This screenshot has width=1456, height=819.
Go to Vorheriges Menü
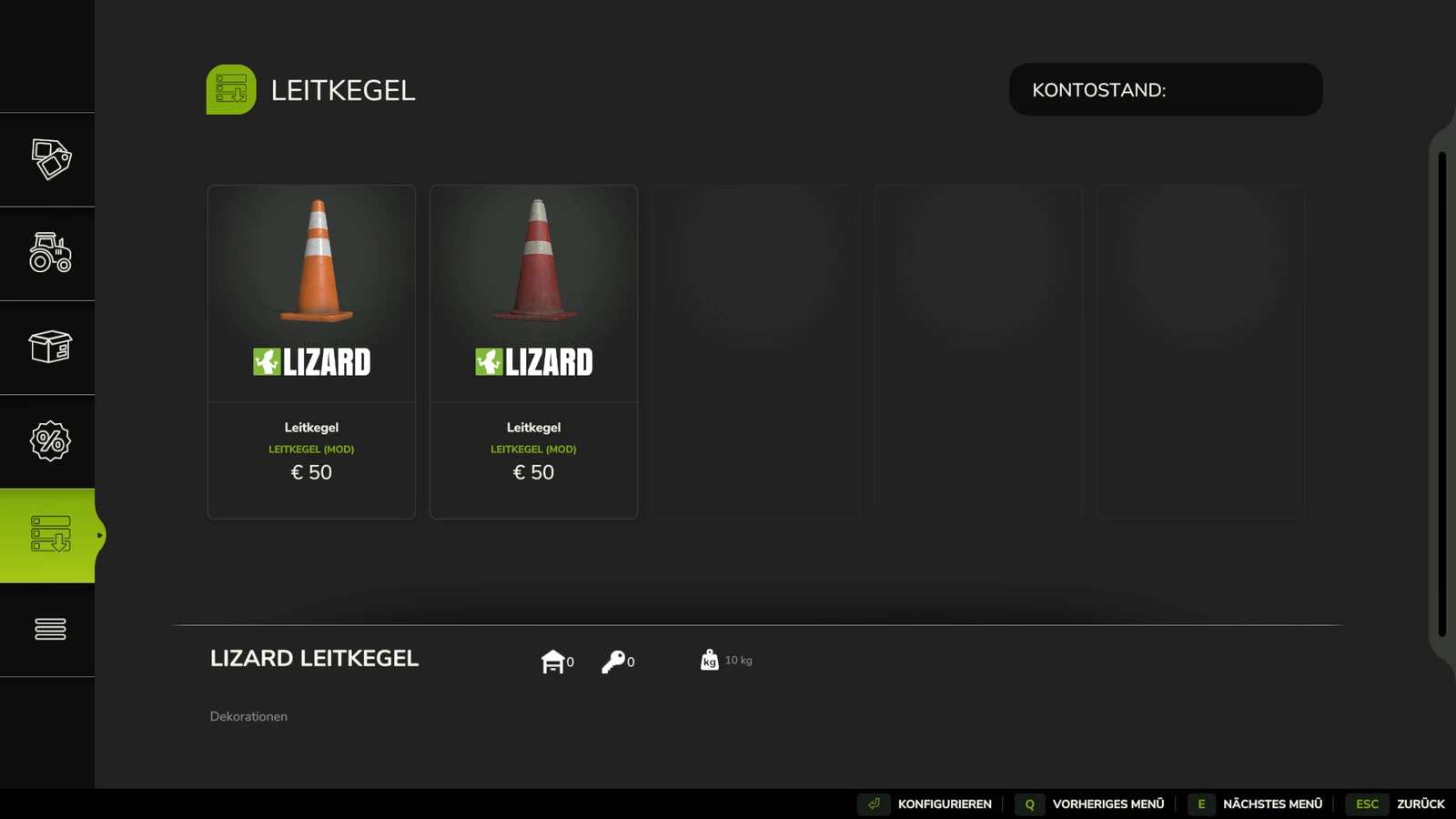[x=1091, y=804]
